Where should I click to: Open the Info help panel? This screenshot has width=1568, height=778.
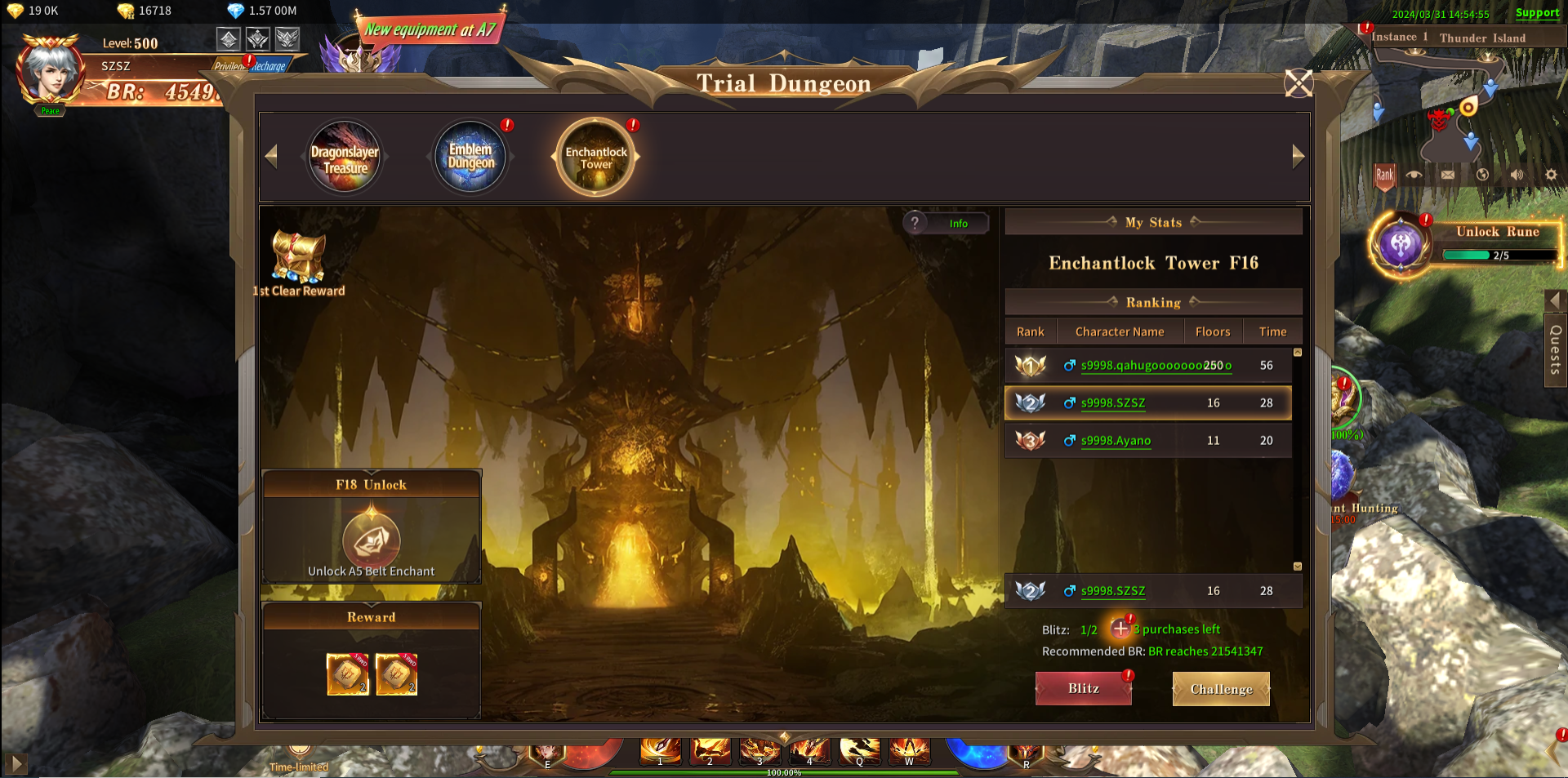tap(947, 223)
